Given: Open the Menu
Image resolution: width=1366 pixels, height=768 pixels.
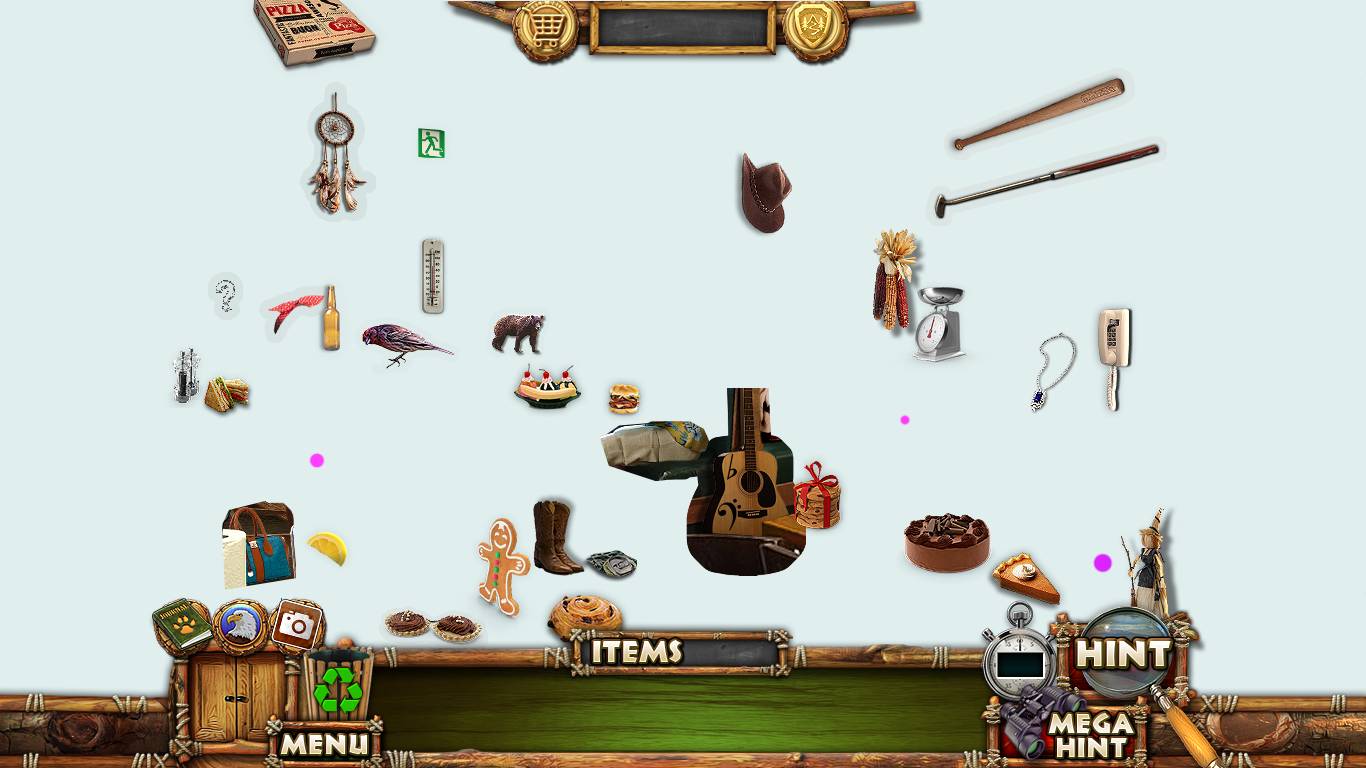Looking at the screenshot, I should pyautogui.click(x=324, y=743).
